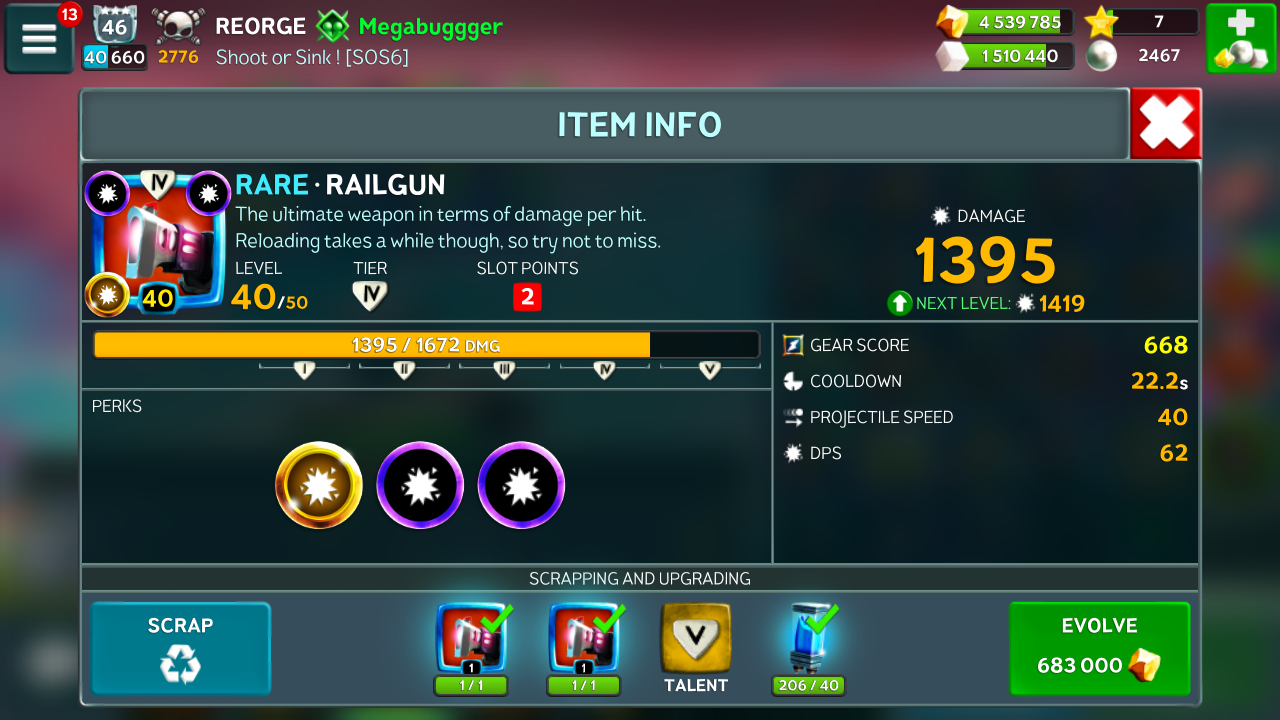Open the Megabuggger player profile

coord(430,26)
